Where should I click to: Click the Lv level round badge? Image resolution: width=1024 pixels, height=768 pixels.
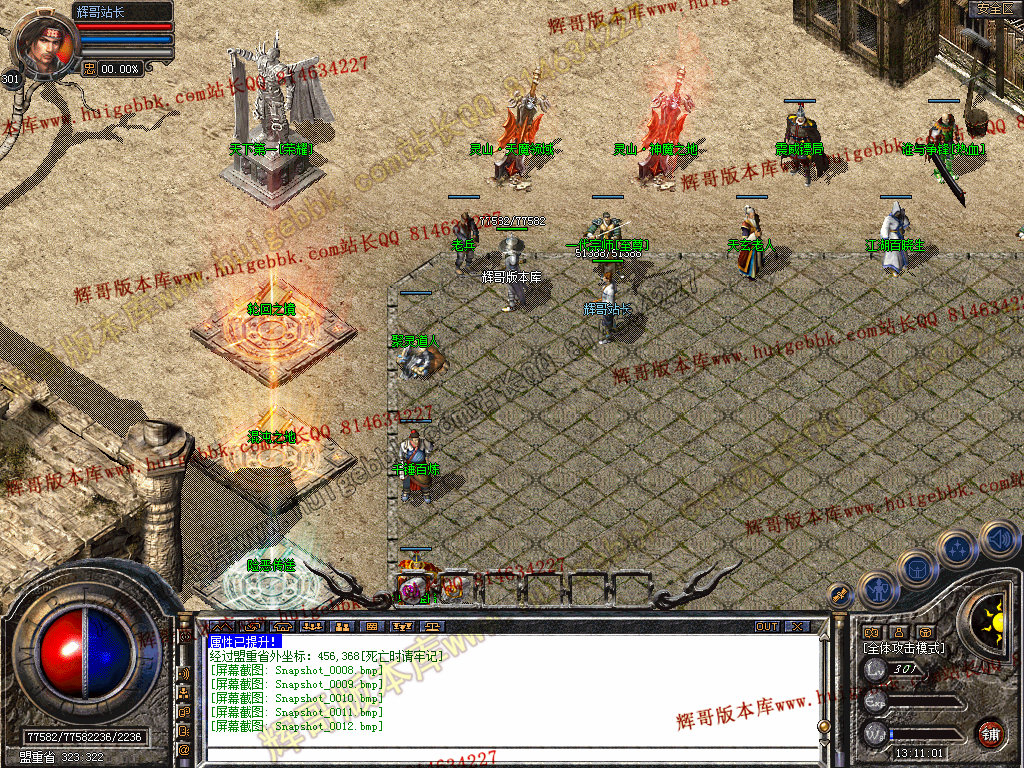(875, 669)
